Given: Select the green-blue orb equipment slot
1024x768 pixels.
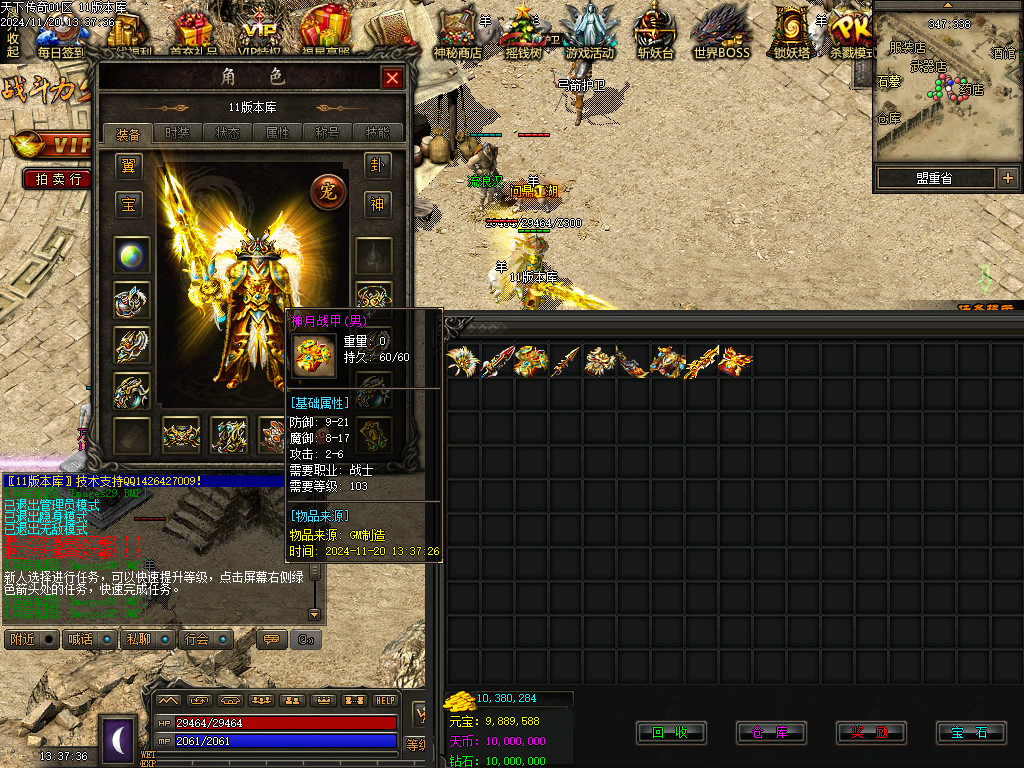Looking at the screenshot, I should coord(131,254).
